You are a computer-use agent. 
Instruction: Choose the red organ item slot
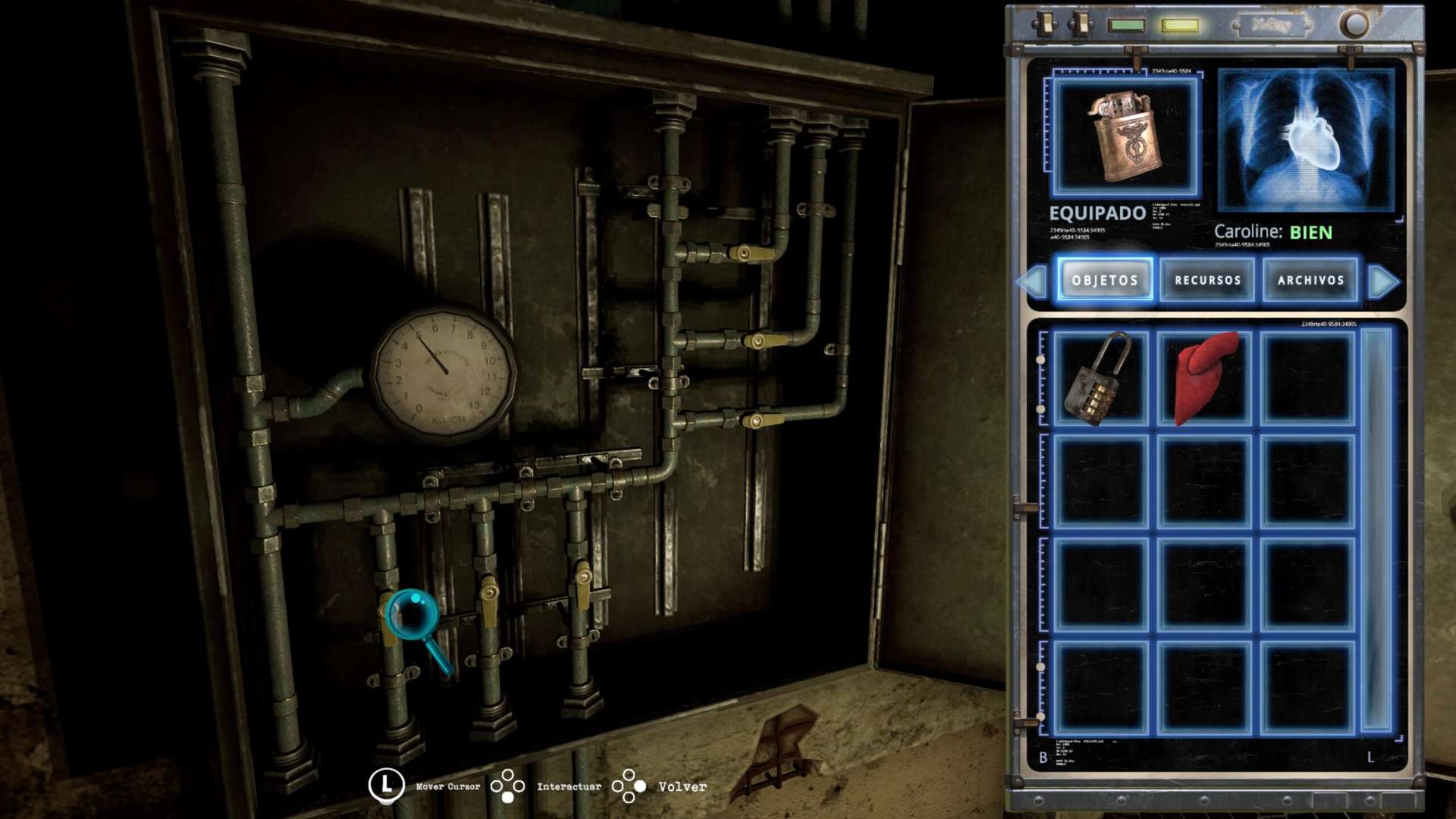[1204, 378]
